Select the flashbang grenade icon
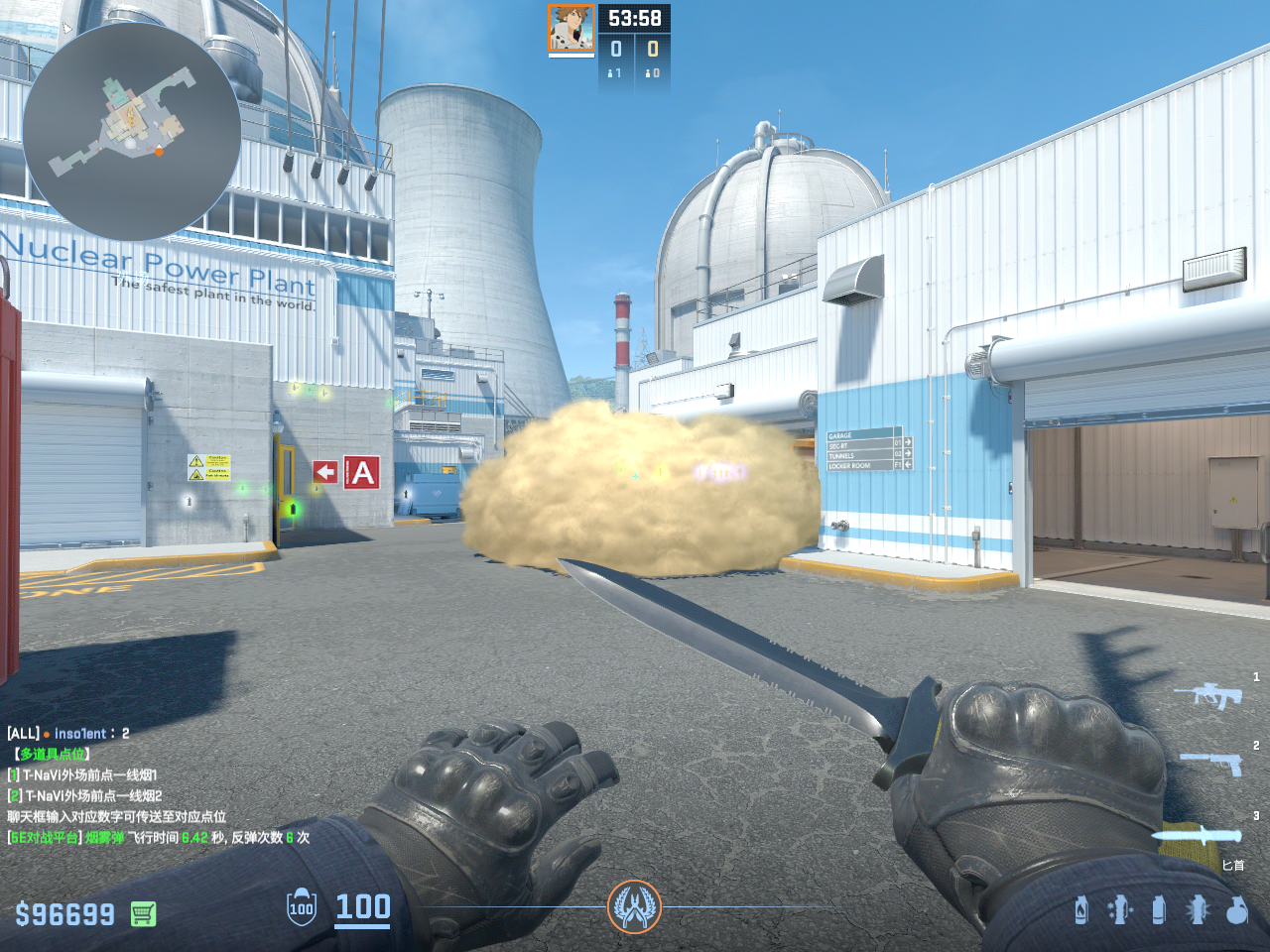This screenshot has height=952, width=1270. point(1198,909)
